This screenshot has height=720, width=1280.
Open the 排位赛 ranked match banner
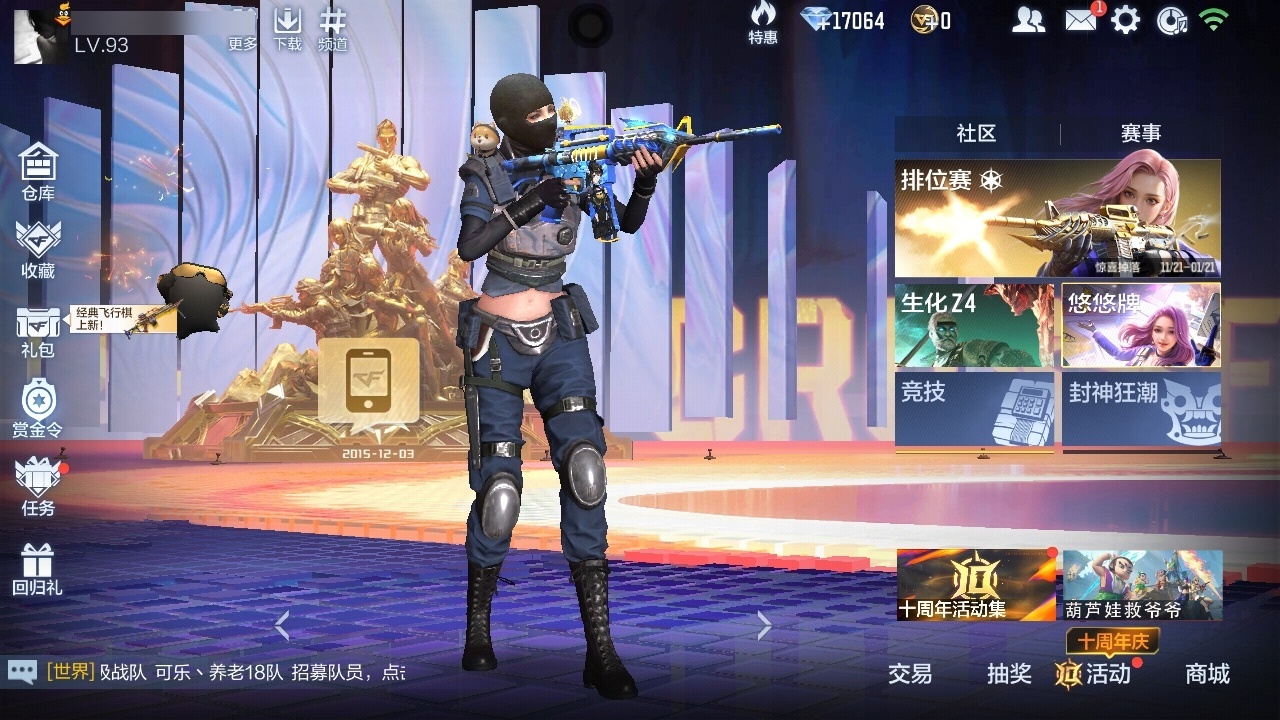[x=1057, y=215]
